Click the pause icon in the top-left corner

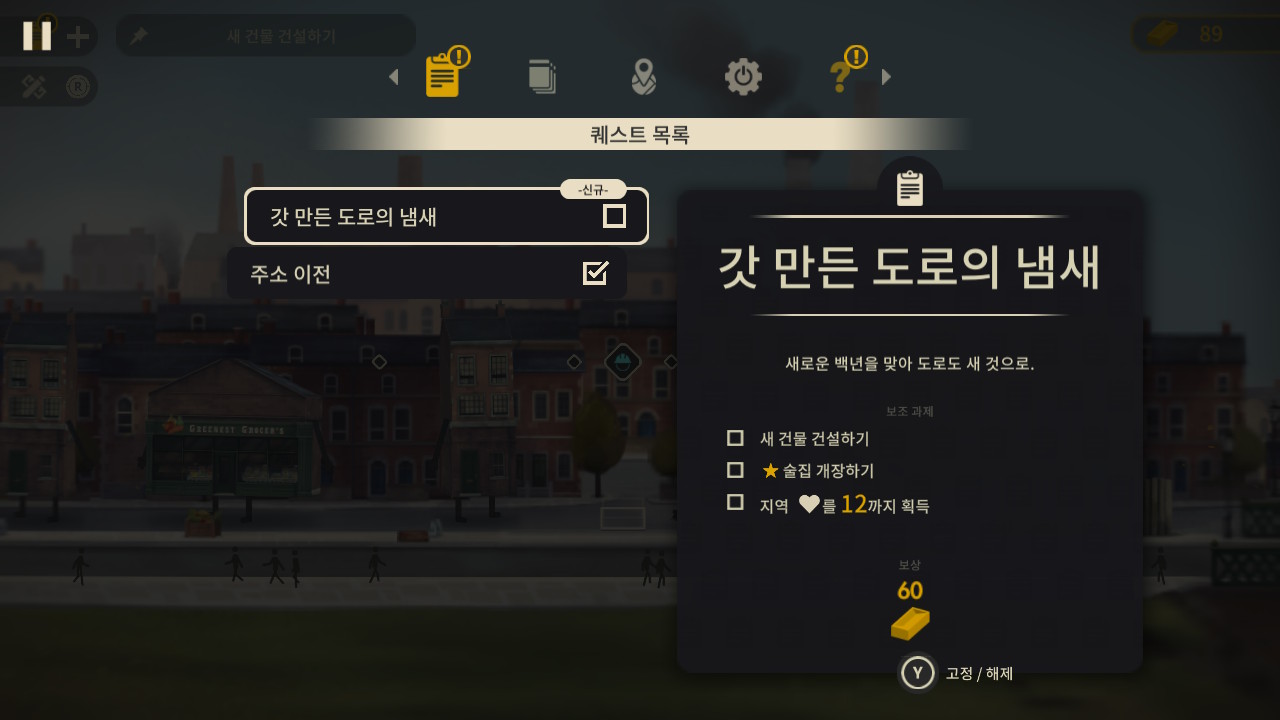click(x=37, y=35)
